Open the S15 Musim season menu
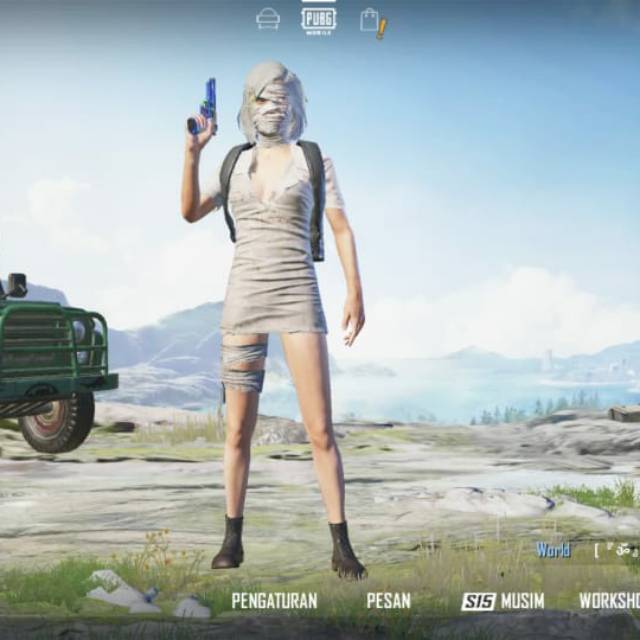The height and width of the screenshot is (640, 640). (x=503, y=601)
